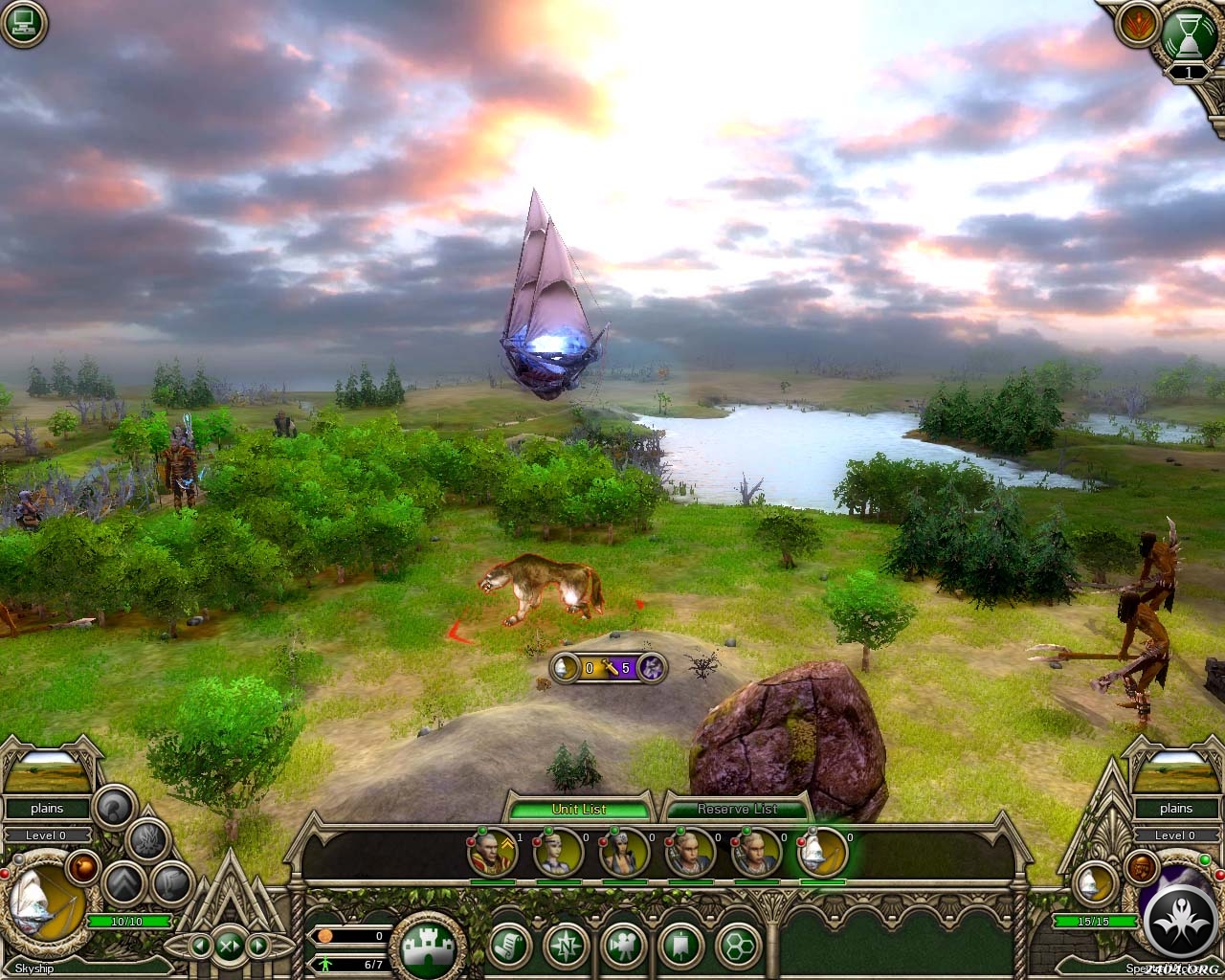The width and height of the screenshot is (1225, 980).
Task: Toggle the hexagon grid button
Action: coord(738,947)
